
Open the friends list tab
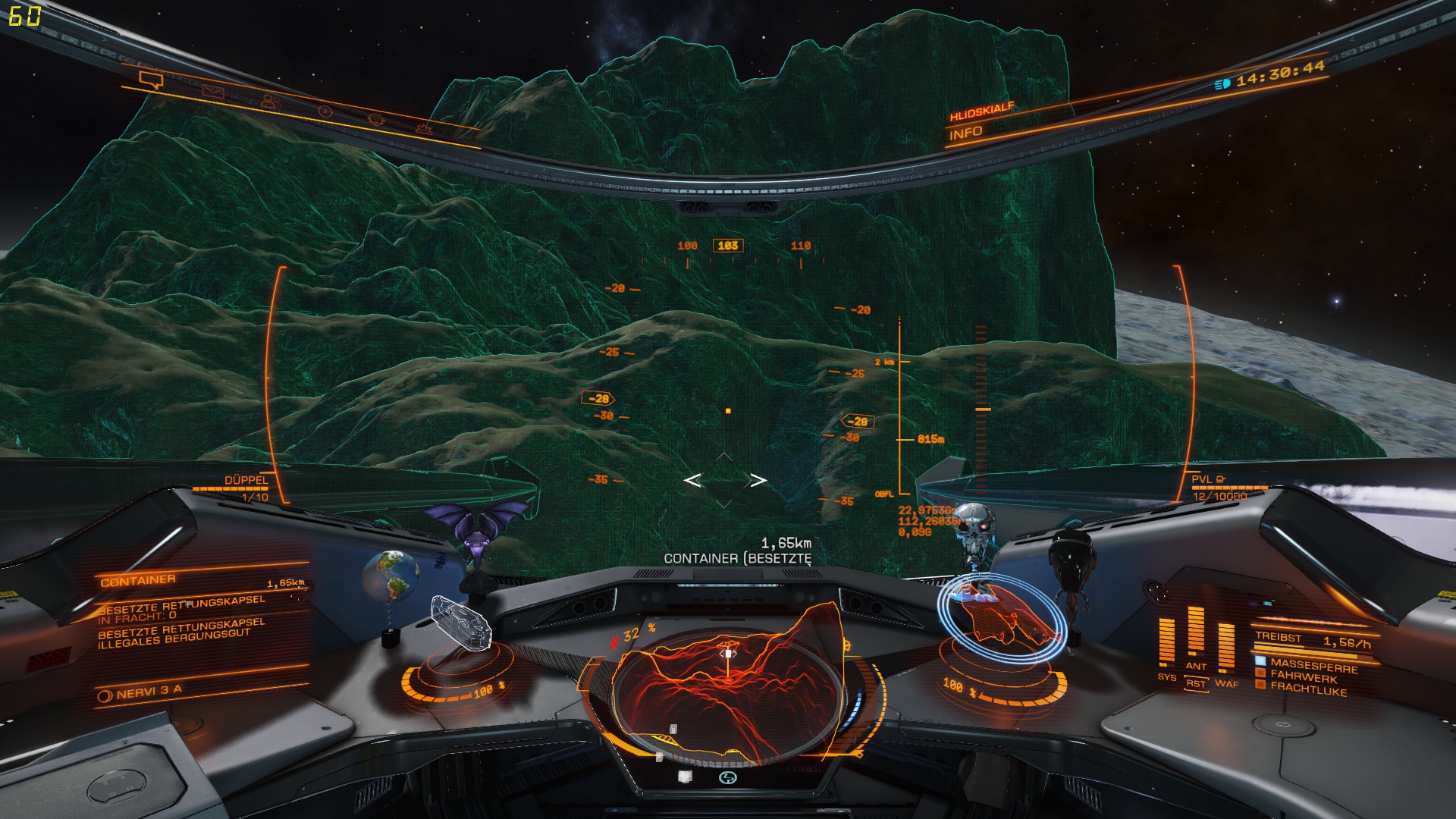click(269, 101)
